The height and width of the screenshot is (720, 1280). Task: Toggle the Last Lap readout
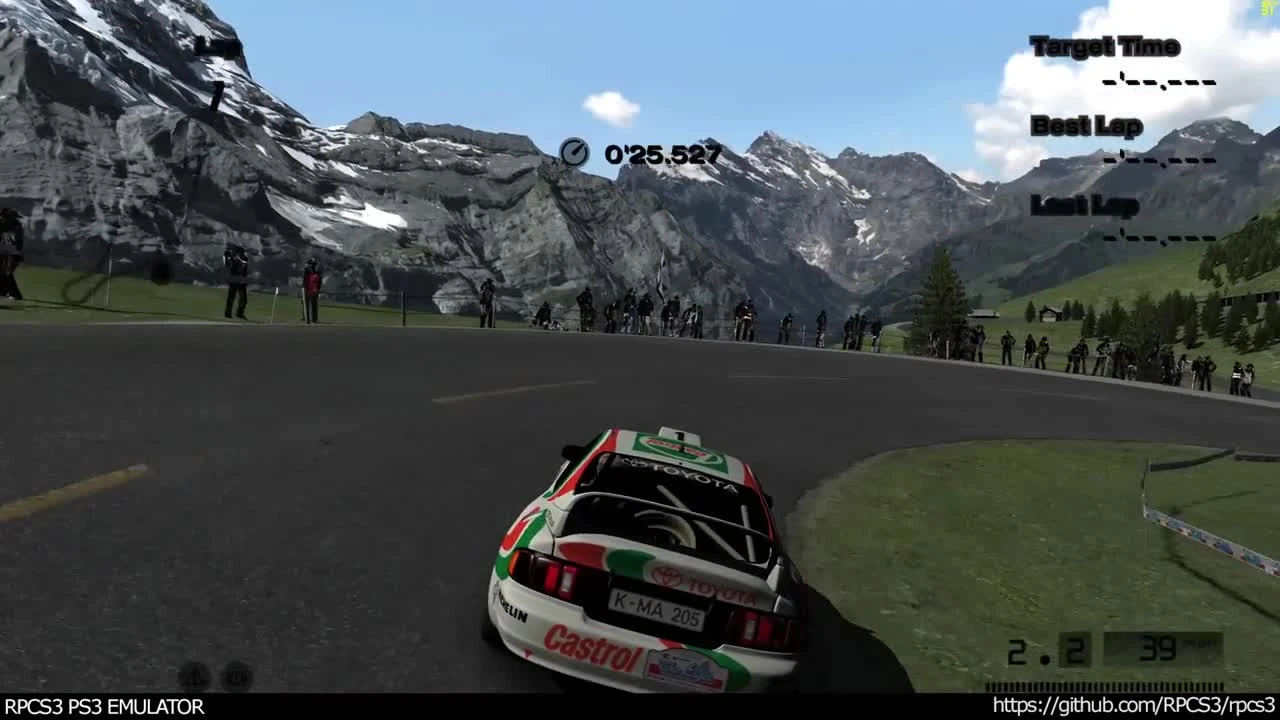[x=1083, y=207]
